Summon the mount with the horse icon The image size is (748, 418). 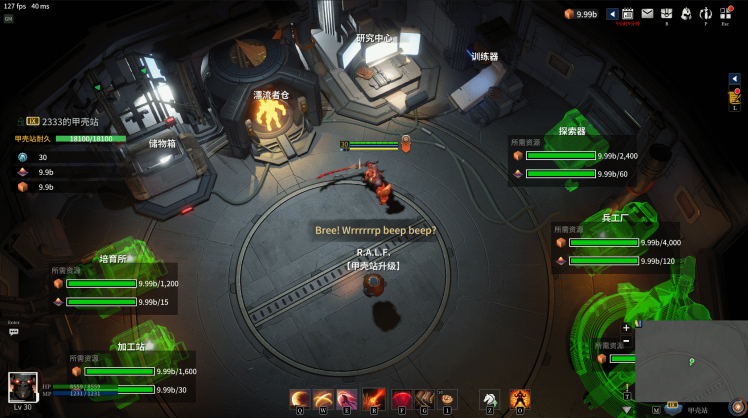click(489, 398)
